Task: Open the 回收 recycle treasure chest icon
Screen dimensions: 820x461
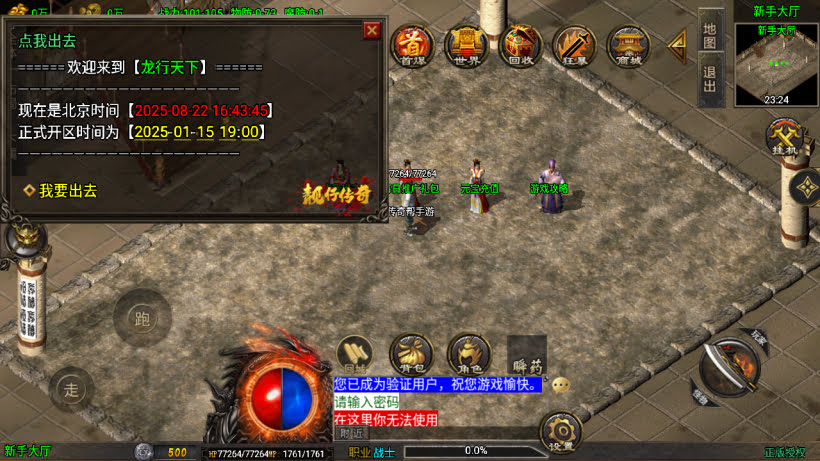Action: tap(520, 45)
